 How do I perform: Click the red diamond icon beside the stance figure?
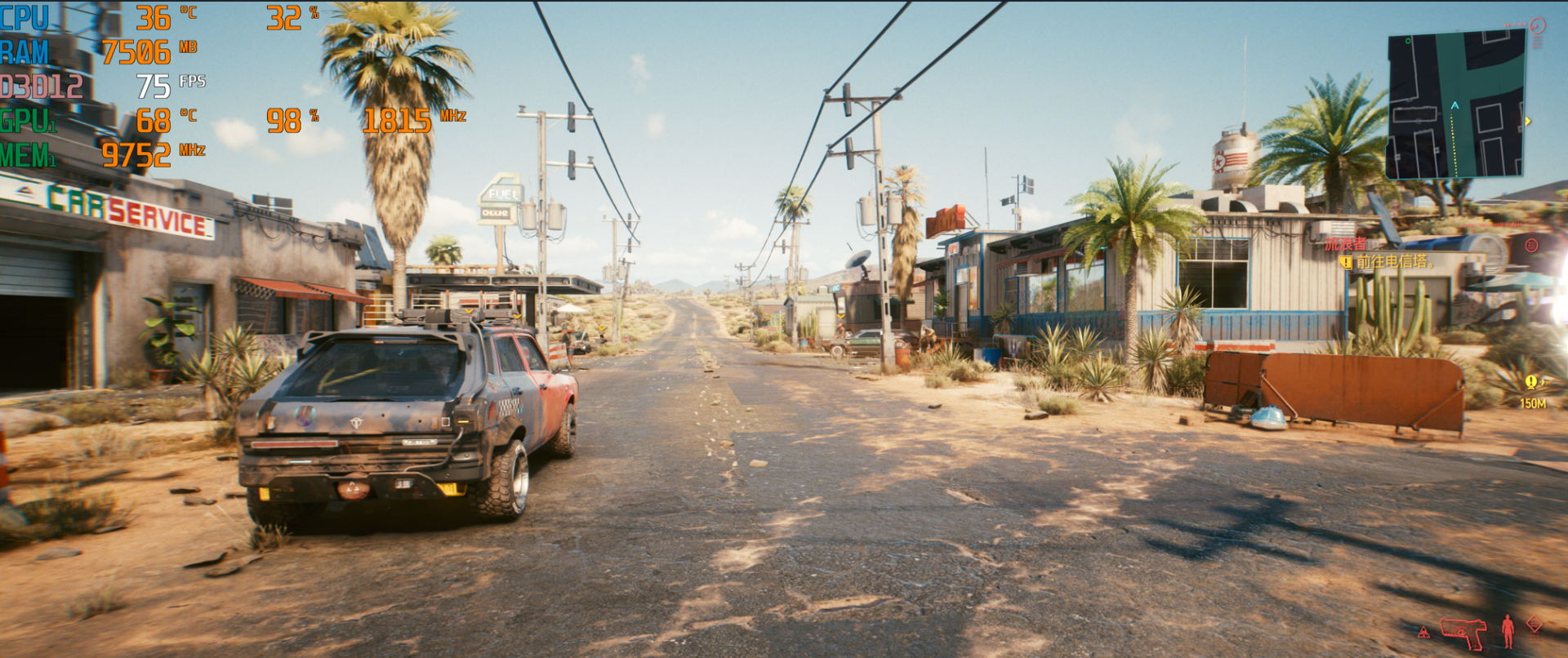[1535, 625]
